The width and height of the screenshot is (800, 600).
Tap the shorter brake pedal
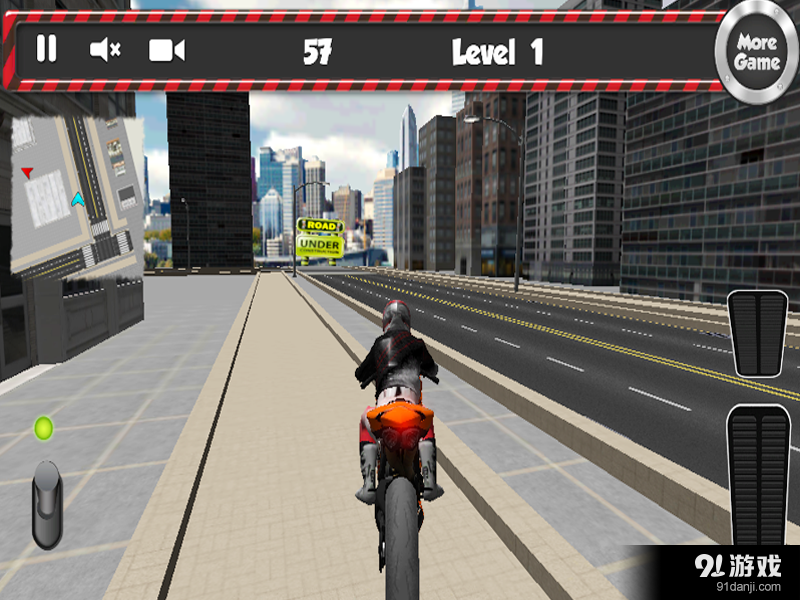[757, 334]
